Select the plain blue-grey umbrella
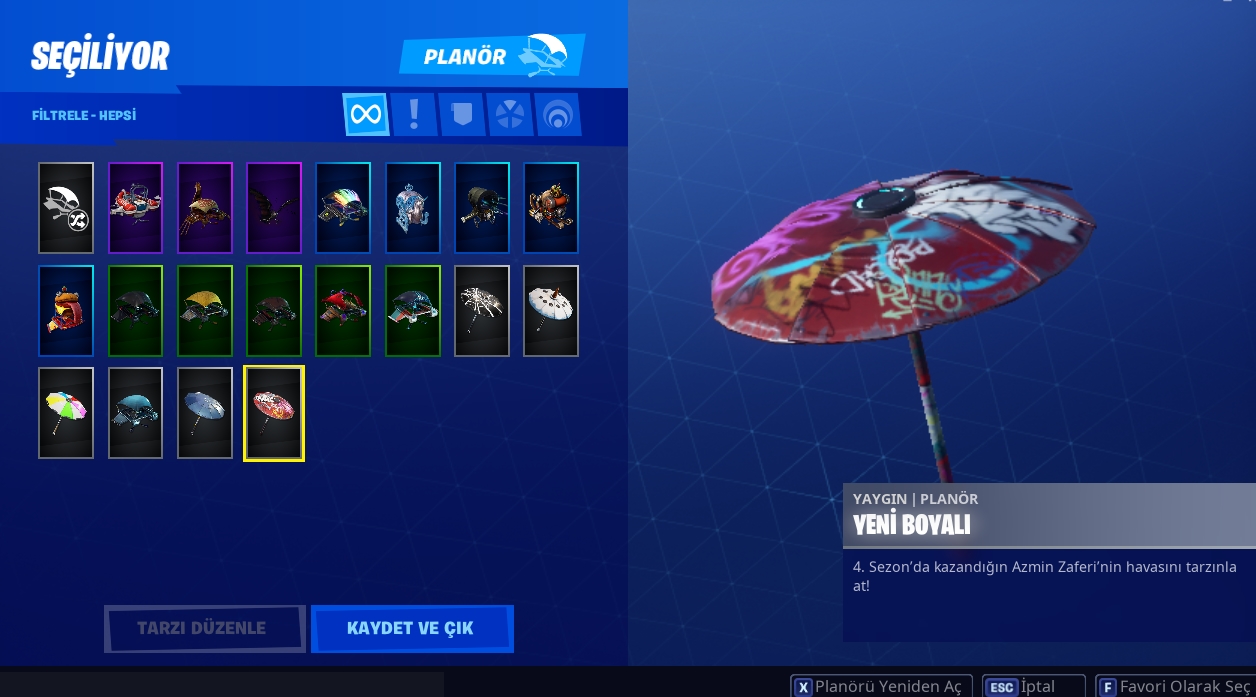Viewport: 1256px width, 697px height. tap(205, 413)
